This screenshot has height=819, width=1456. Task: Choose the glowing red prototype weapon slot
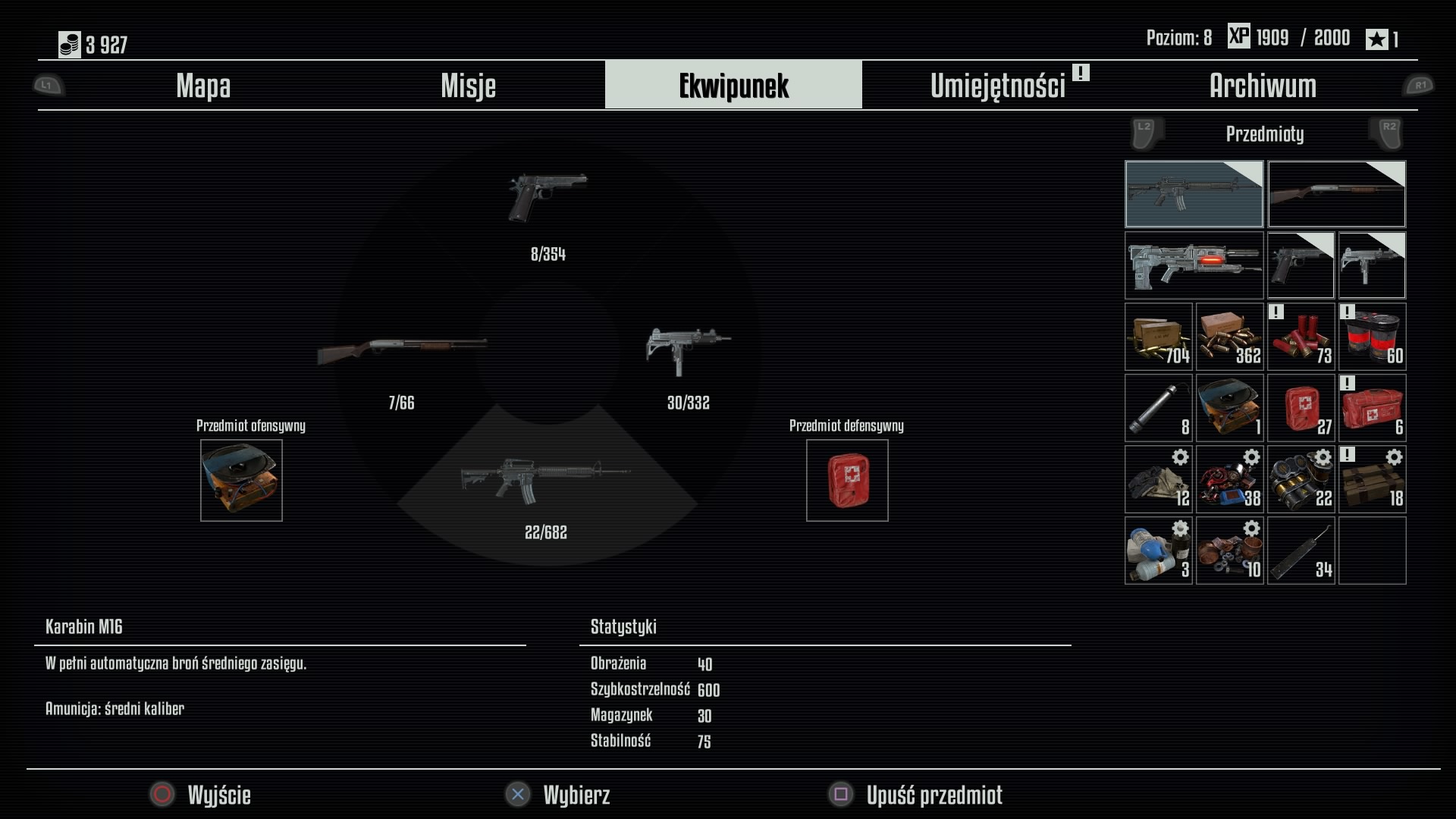click(1194, 265)
